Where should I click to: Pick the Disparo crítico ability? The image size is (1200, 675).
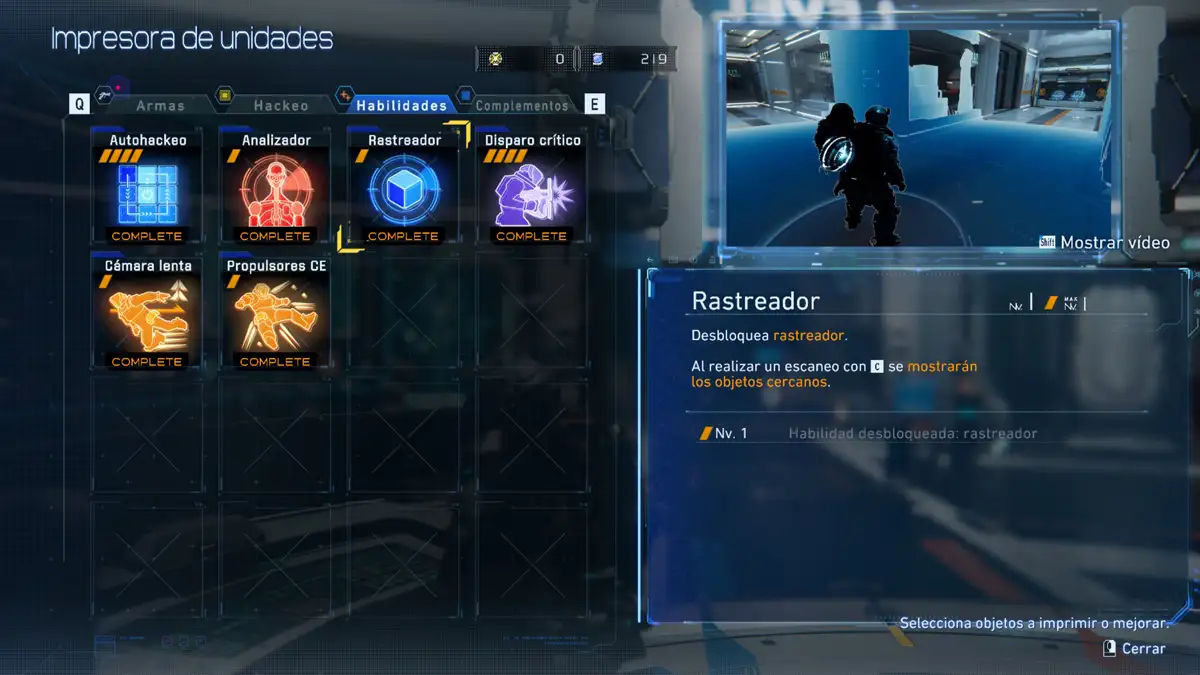click(531, 190)
